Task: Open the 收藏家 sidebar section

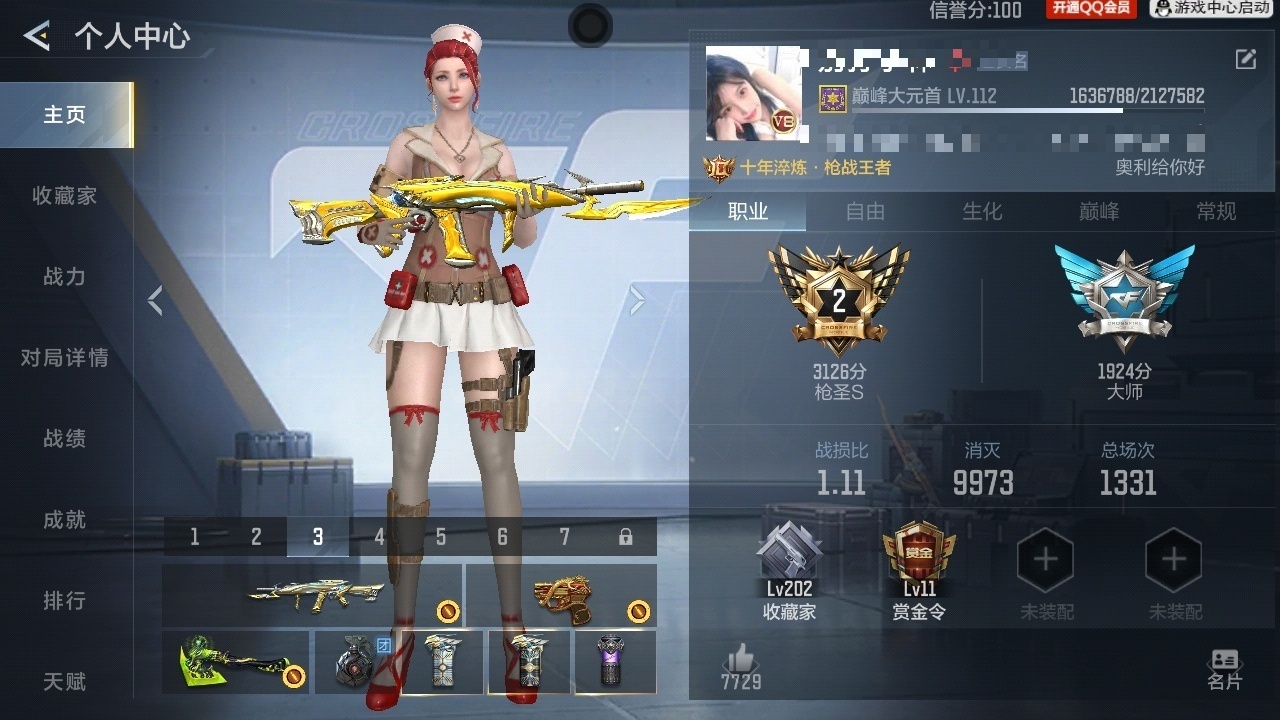Action: point(65,196)
